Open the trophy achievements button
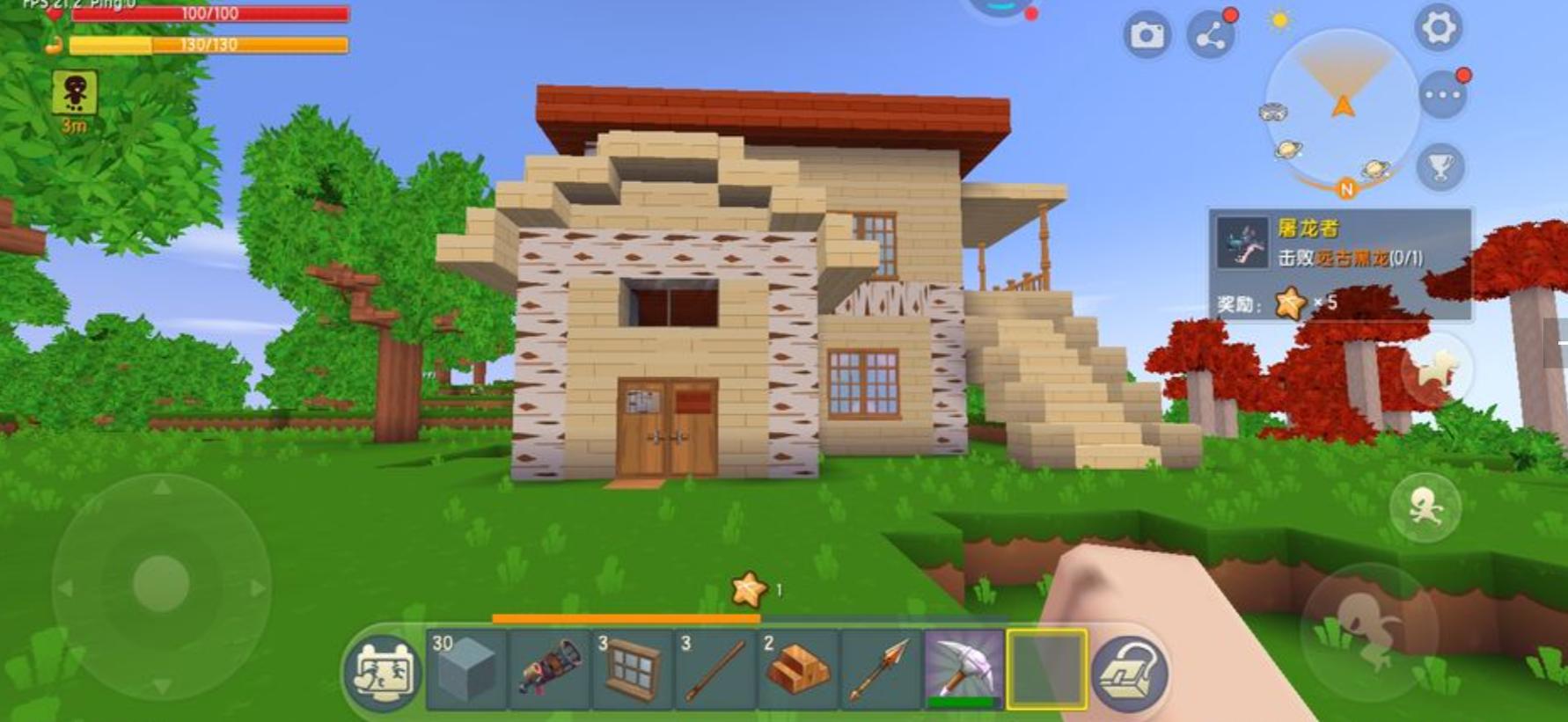Image resolution: width=1568 pixels, height=722 pixels. [1440, 166]
